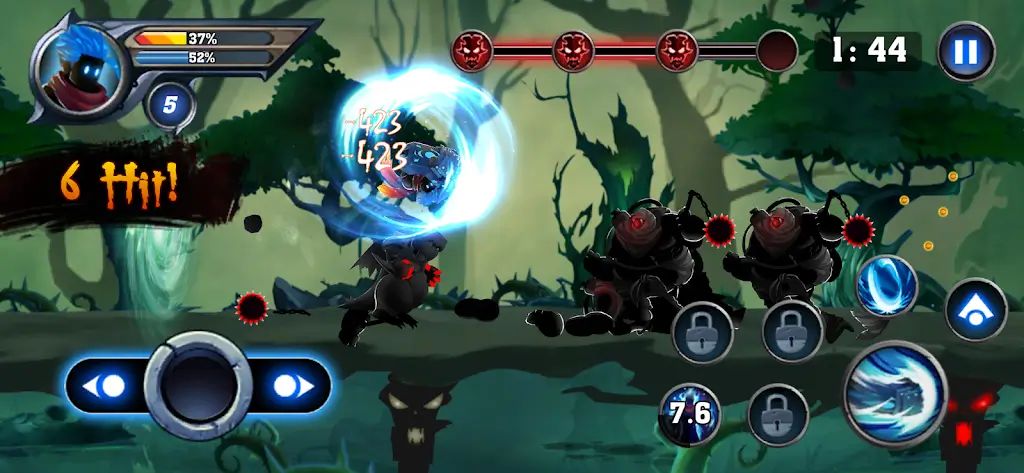
Task: Pause the game
Action: 965,51
